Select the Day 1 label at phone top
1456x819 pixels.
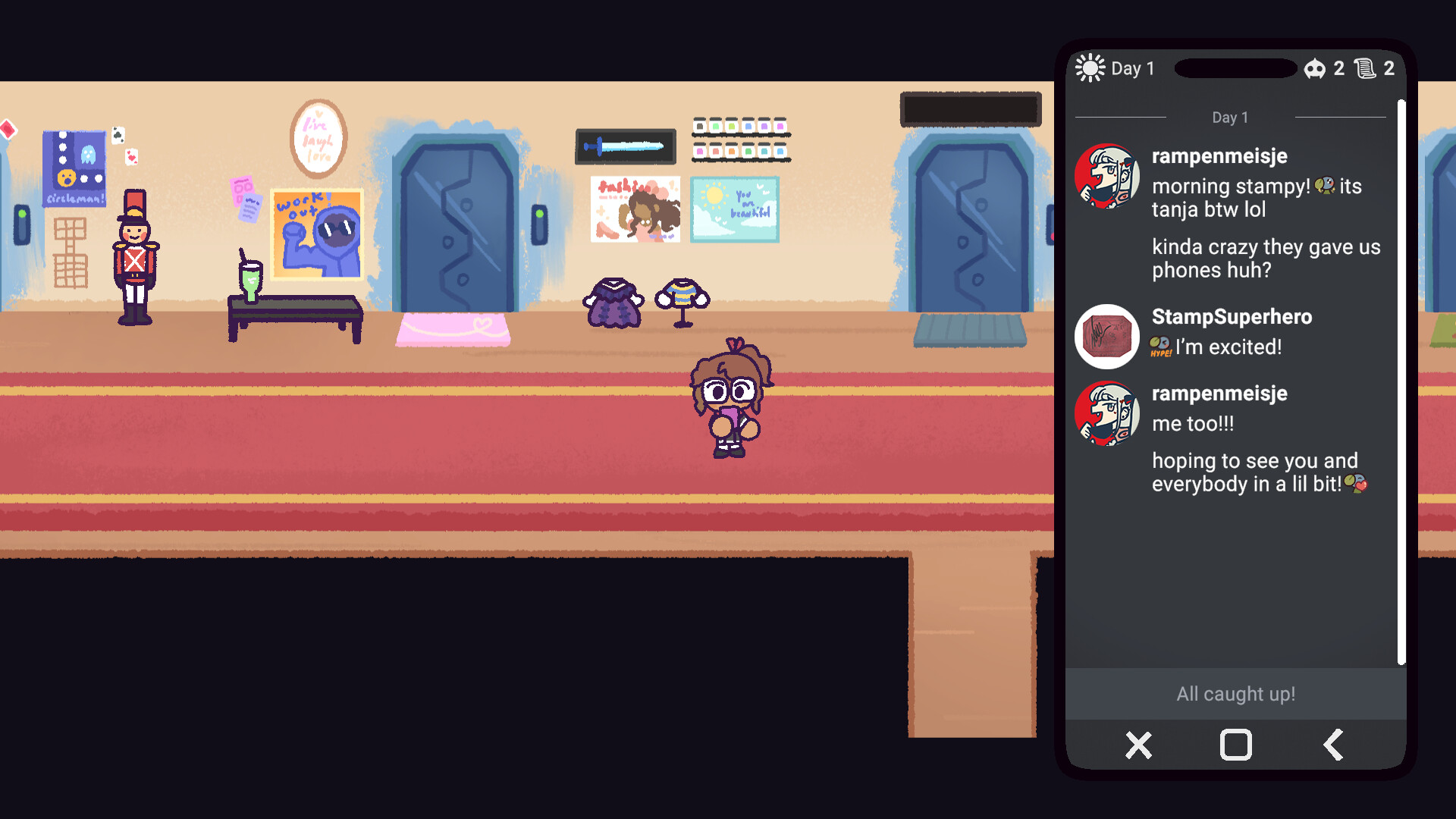(x=1132, y=68)
